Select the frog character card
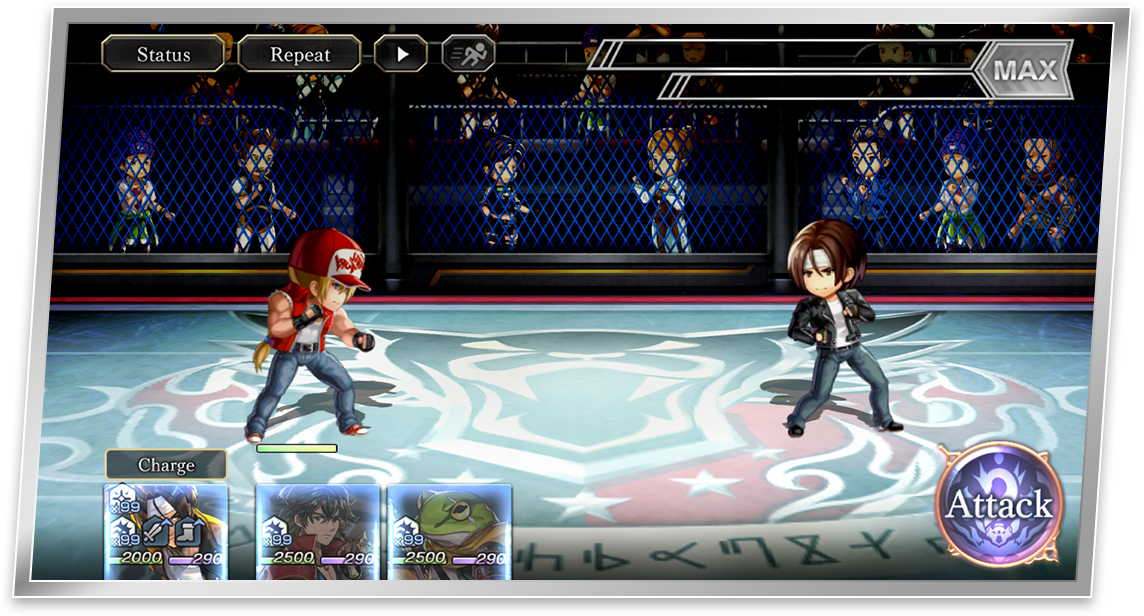The height and width of the screenshot is (616, 1144). tap(450, 531)
